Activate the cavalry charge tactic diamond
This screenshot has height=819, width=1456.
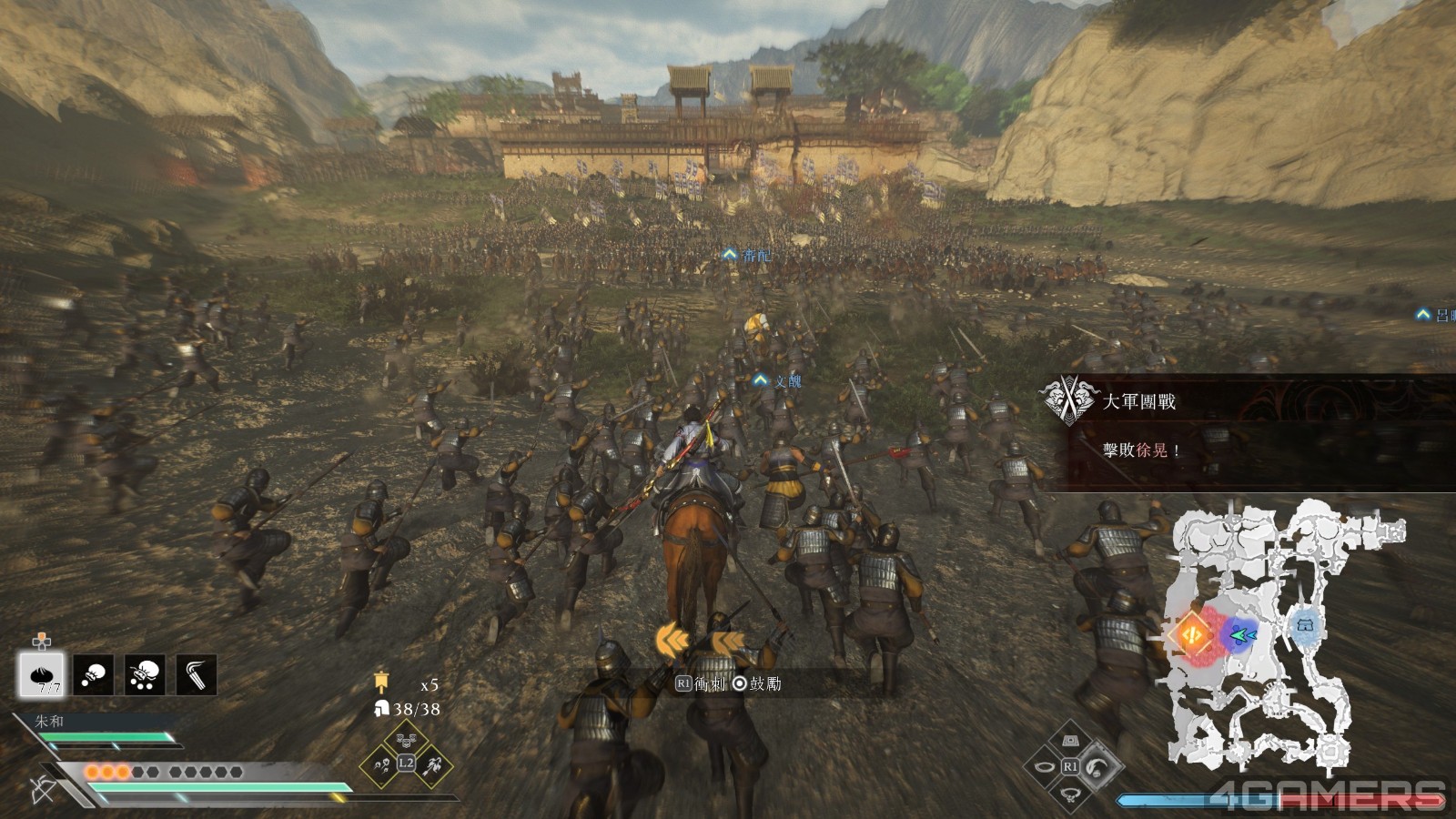point(432,764)
